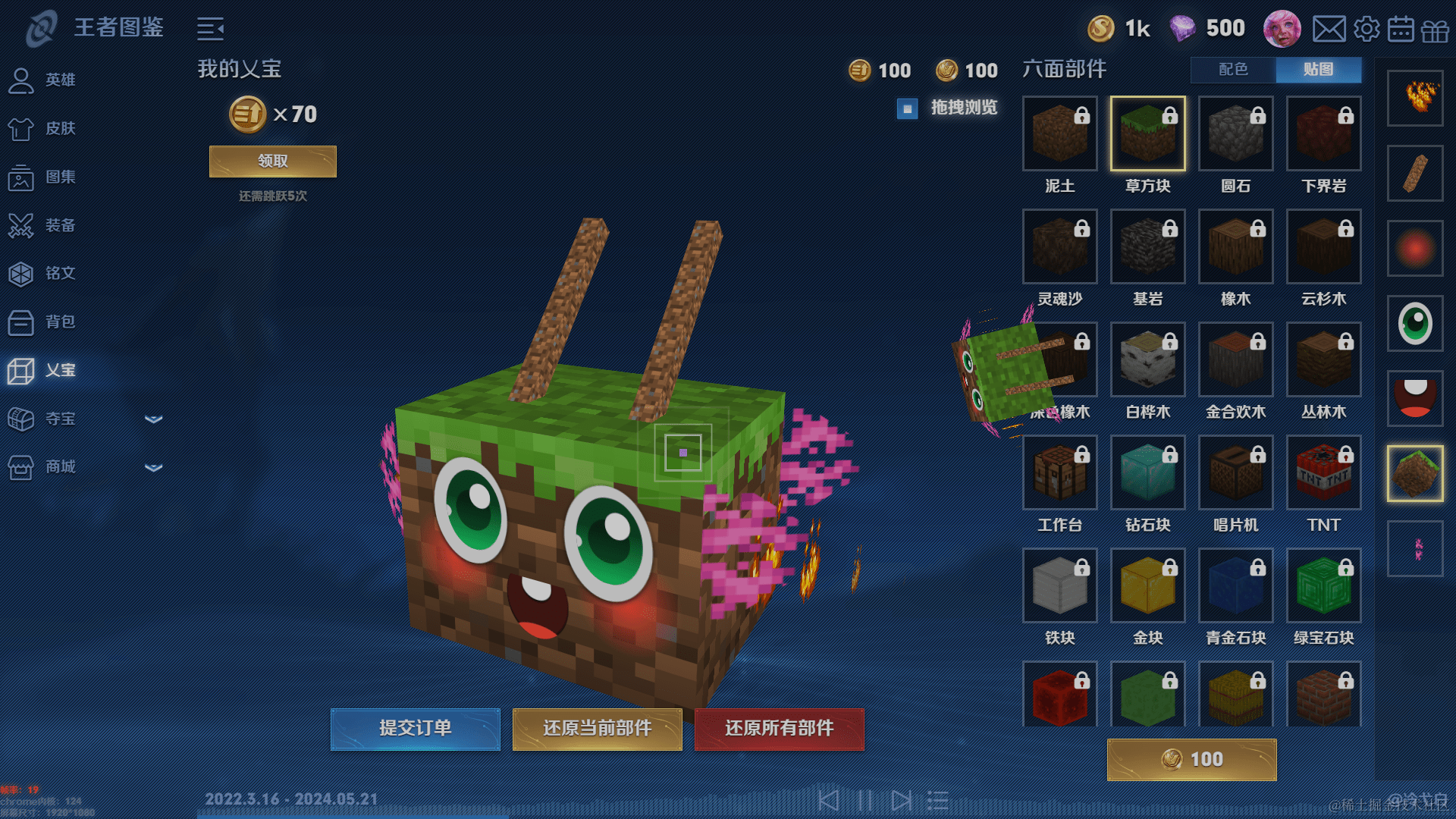Open settings via the gear icon
Screen dimensions: 1456x819
tap(1367, 30)
